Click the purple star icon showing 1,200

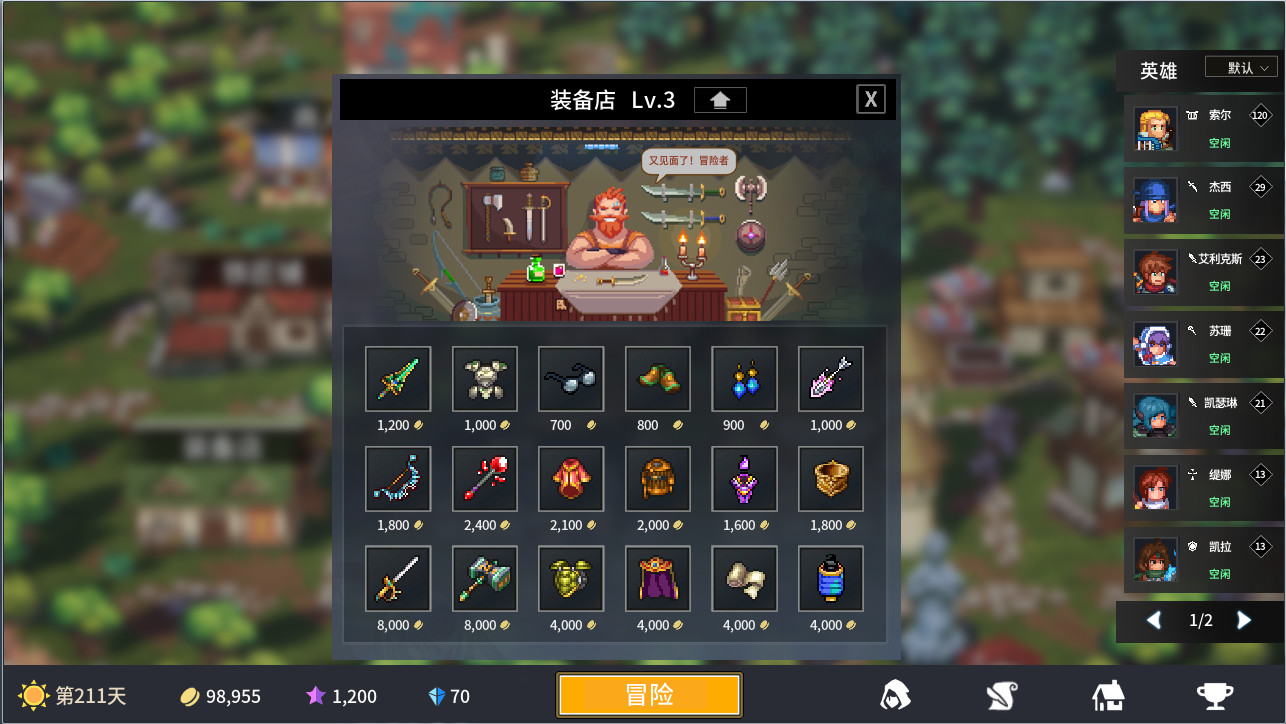[x=318, y=696]
